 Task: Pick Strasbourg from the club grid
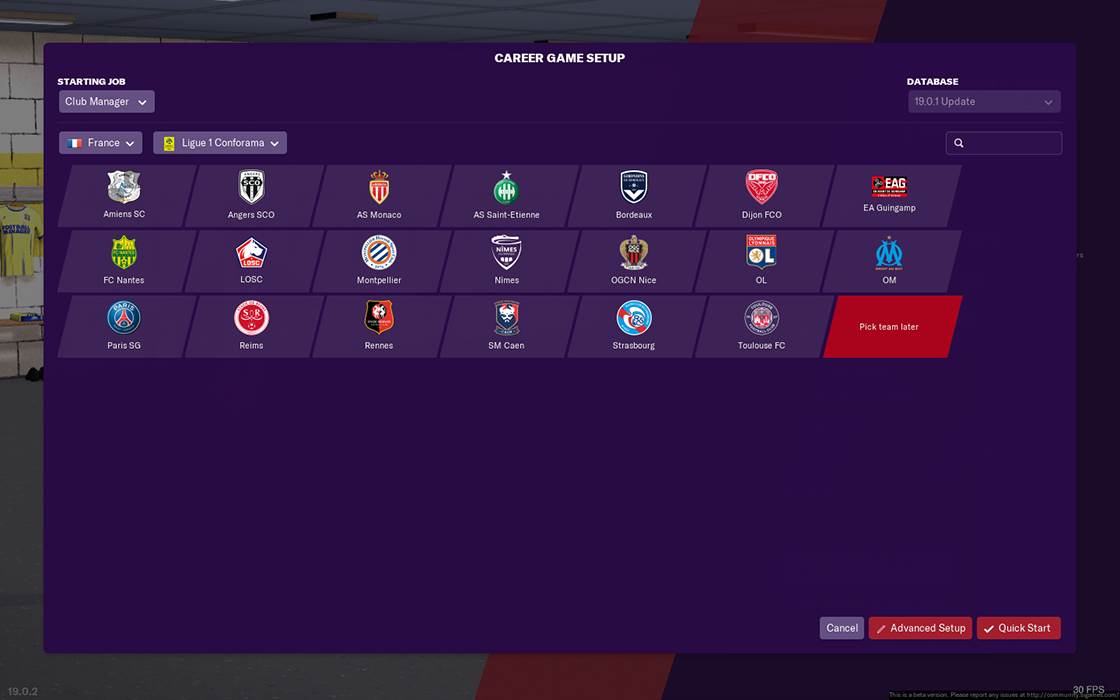tap(634, 326)
